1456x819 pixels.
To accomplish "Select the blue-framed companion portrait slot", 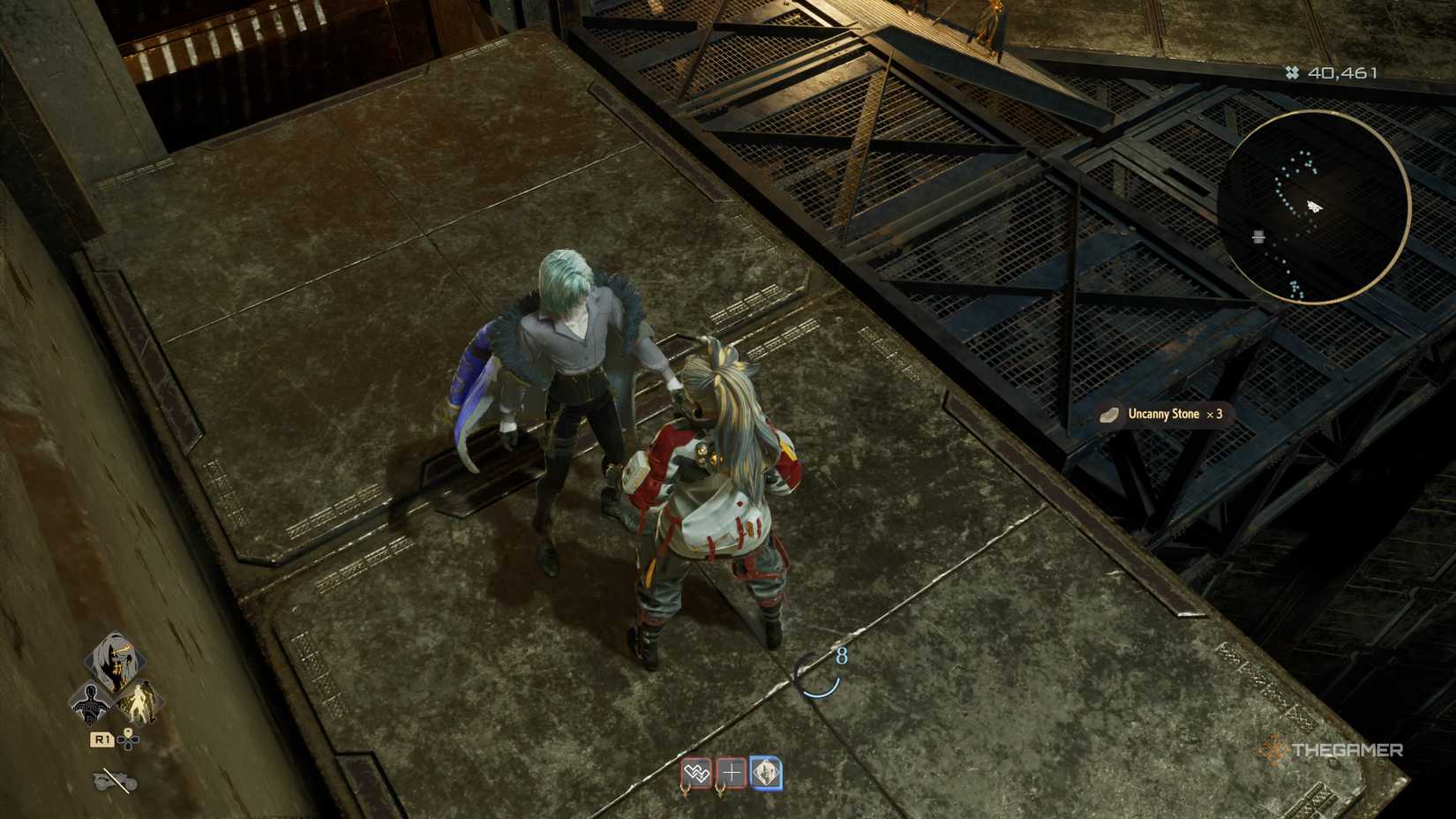I will (767, 772).
